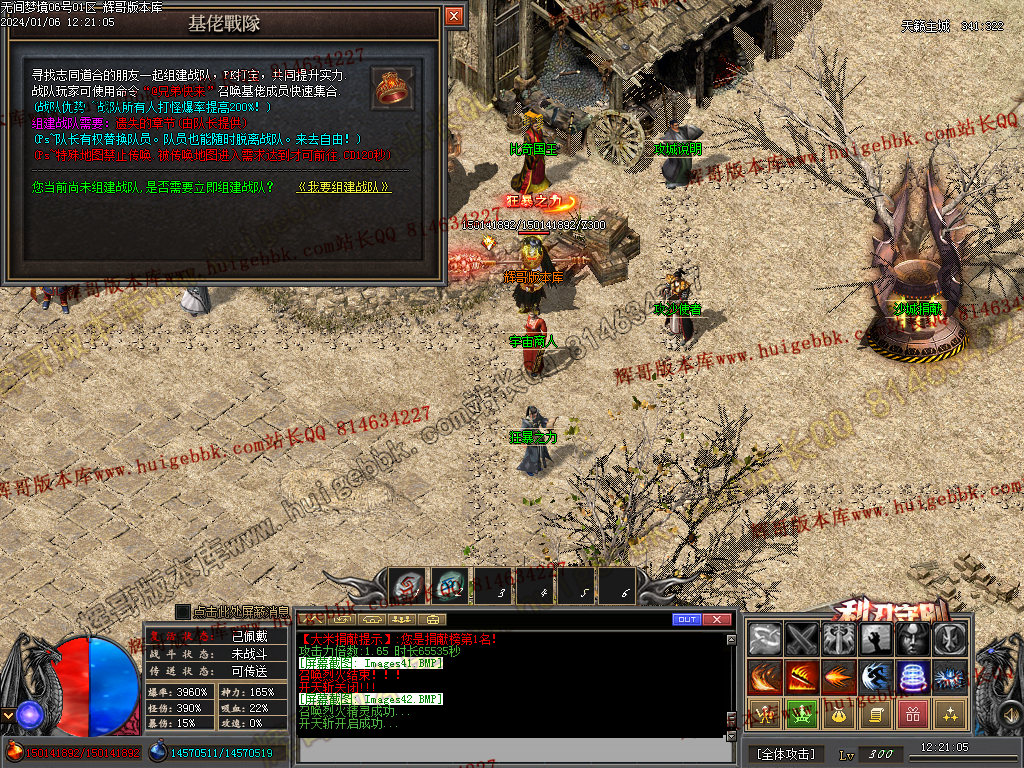Close the chat panel with red X
1024x768 pixels.
pyautogui.click(x=717, y=620)
